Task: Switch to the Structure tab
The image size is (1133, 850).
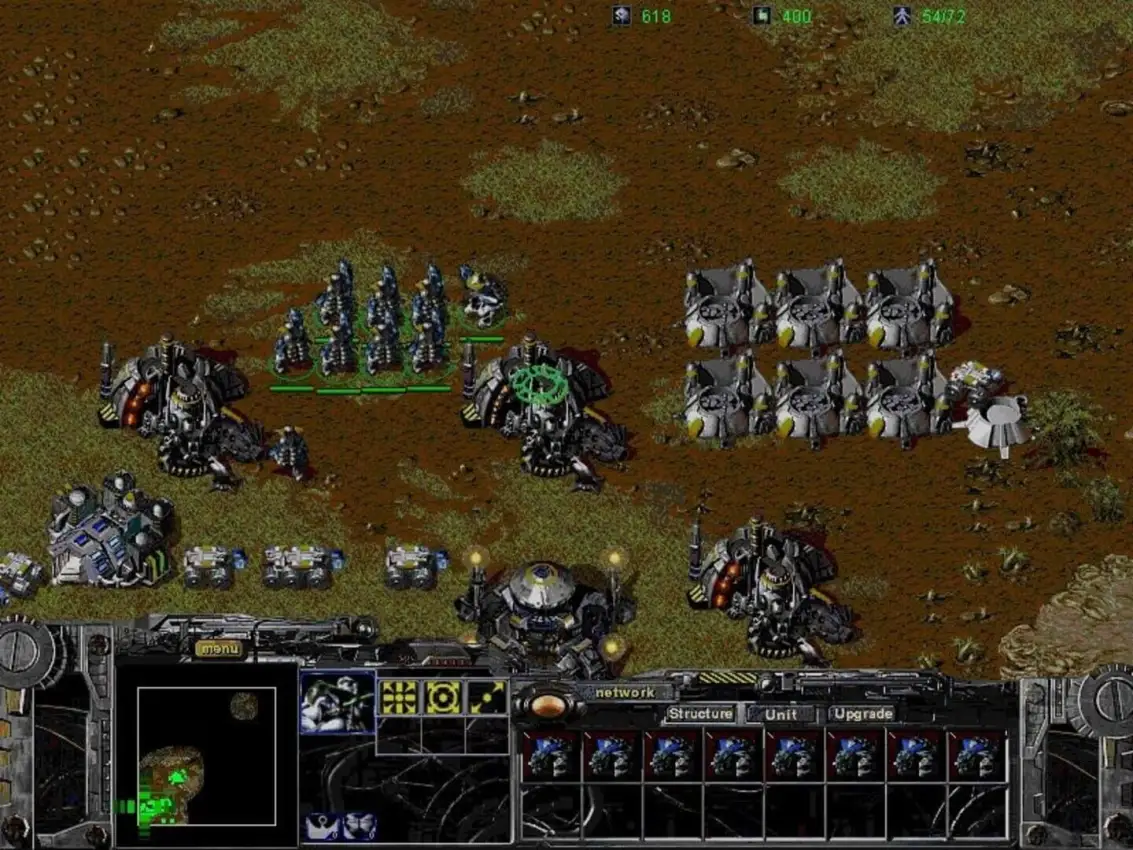Action: [x=700, y=714]
